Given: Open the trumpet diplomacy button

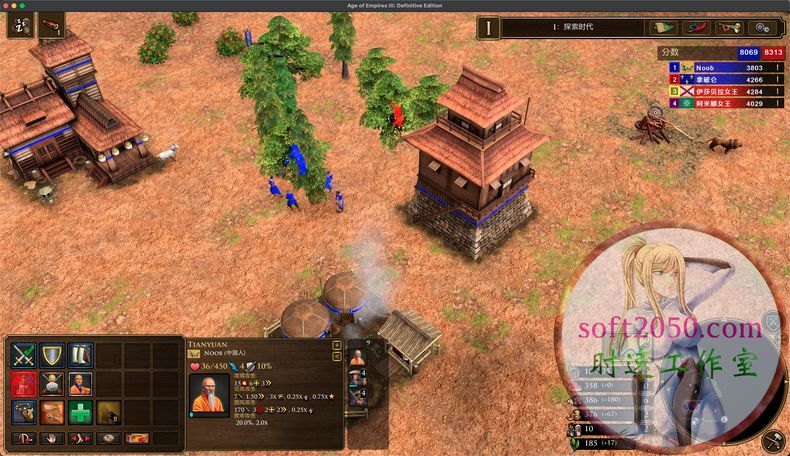Looking at the screenshot, I should pyautogui.click(x=731, y=27).
